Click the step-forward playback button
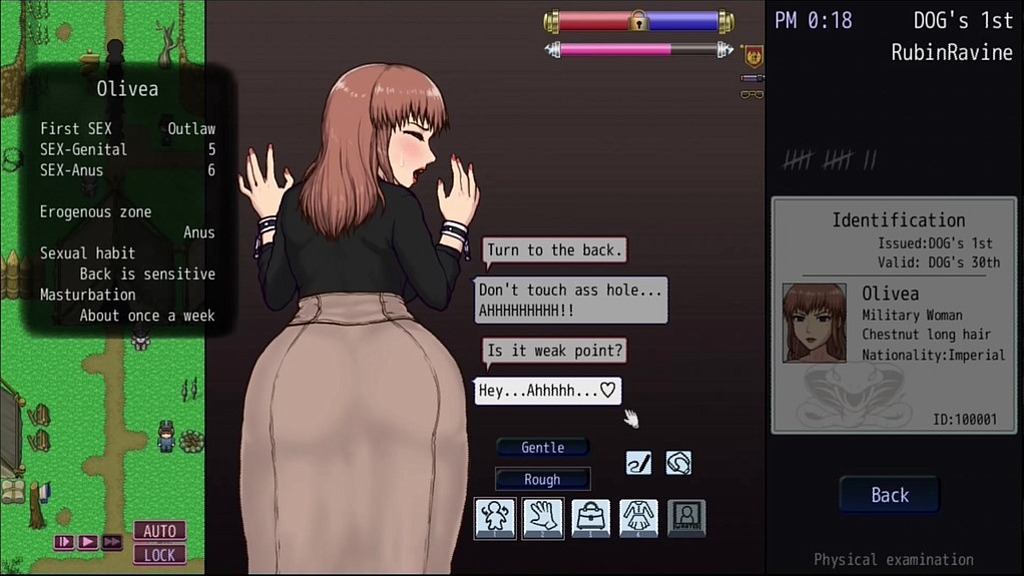The height and width of the screenshot is (576, 1024). pos(65,542)
